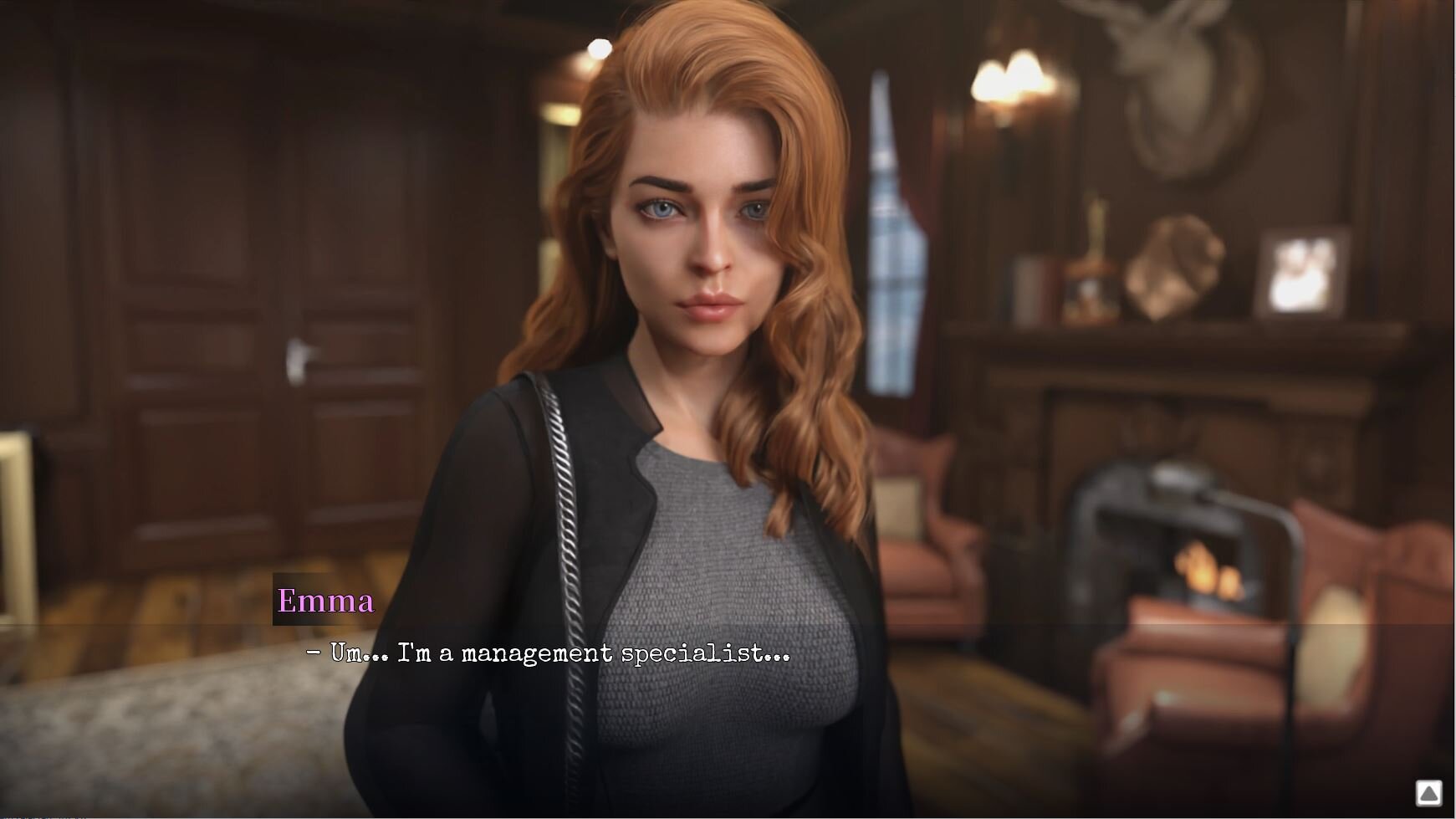This screenshot has width=1456, height=819.
Task: Expand the quick menu via the up-arrow button
Action: (1428, 792)
